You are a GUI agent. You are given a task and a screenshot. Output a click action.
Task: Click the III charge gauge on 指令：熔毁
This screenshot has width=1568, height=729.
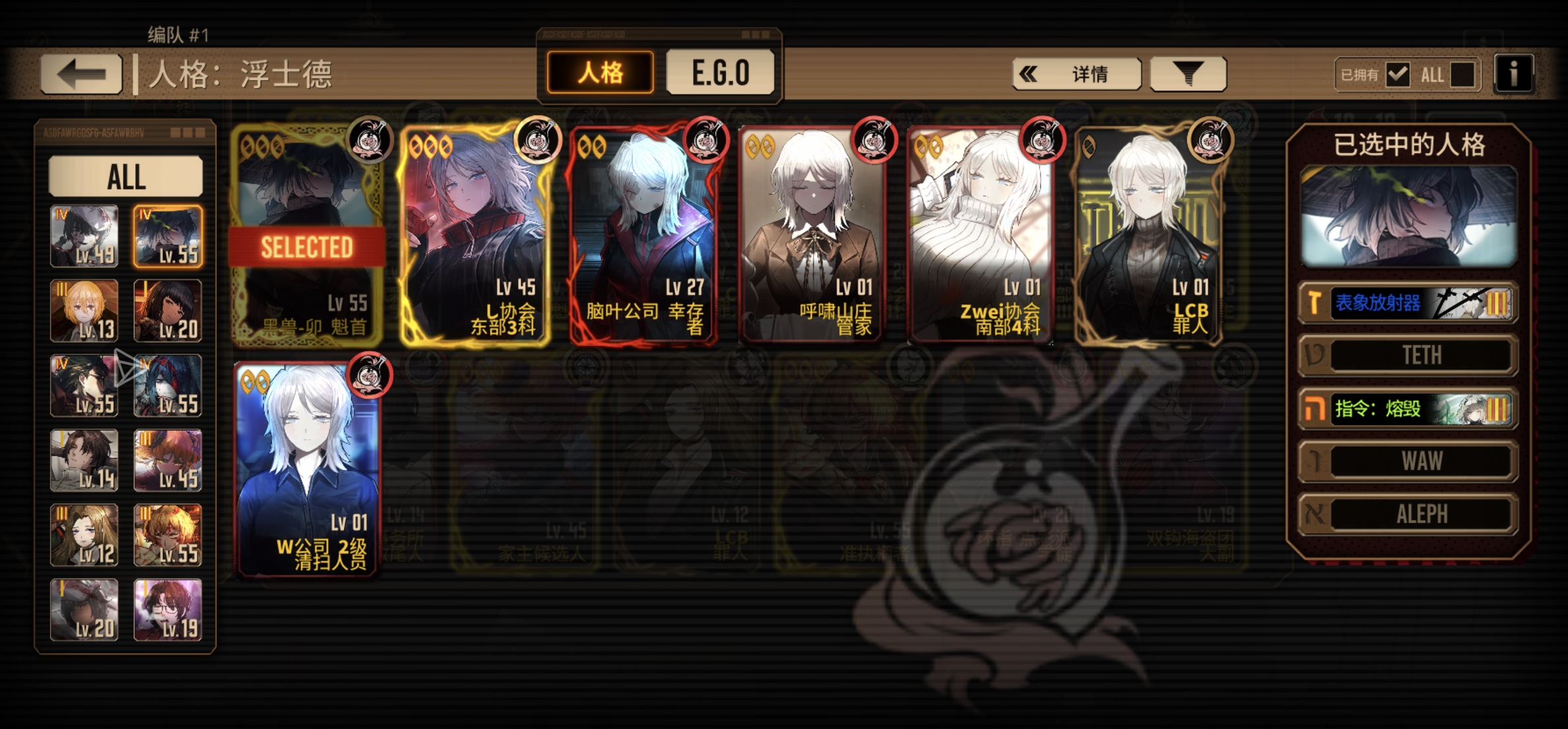pyautogui.click(x=1496, y=409)
